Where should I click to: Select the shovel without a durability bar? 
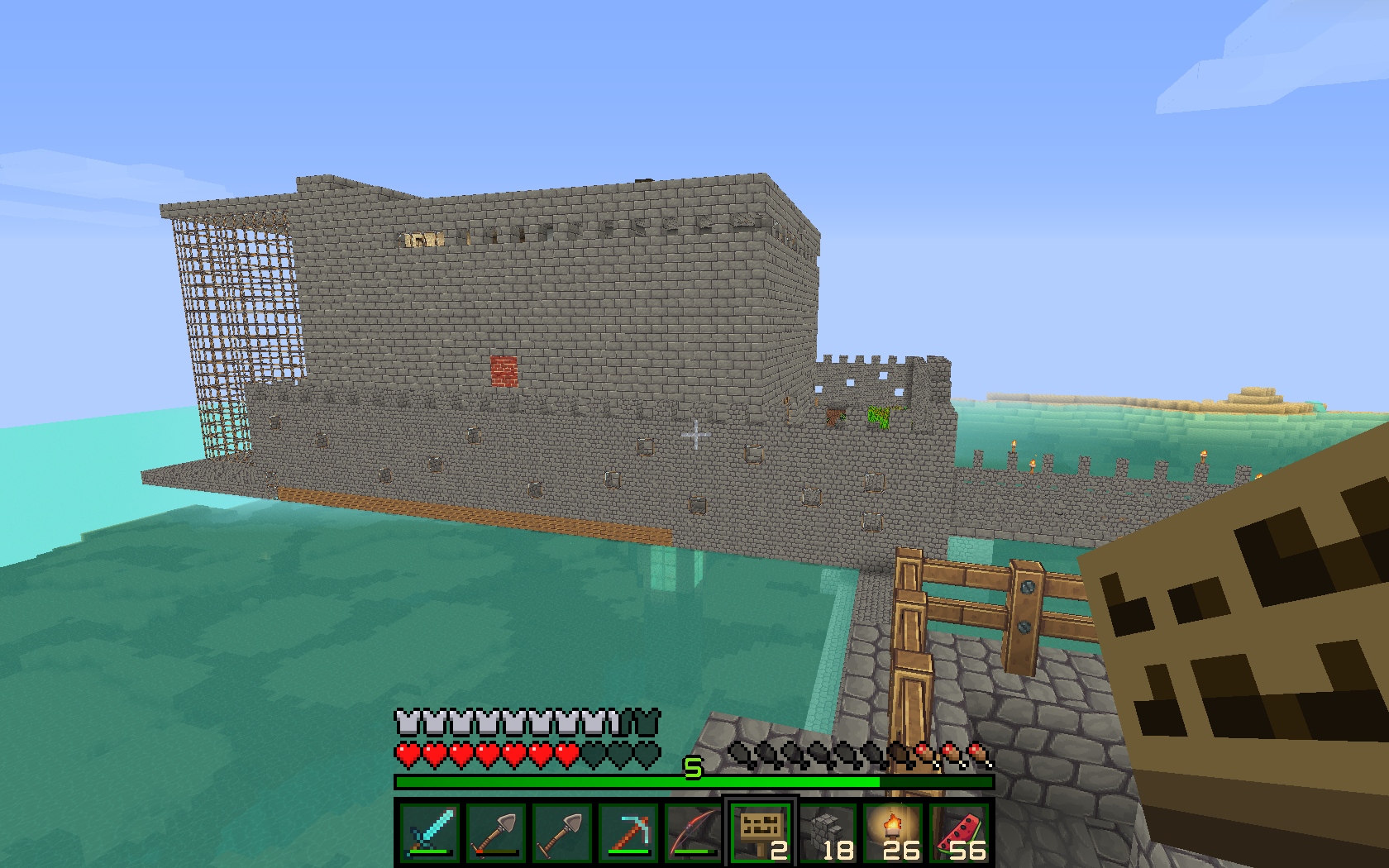point(562,832)
